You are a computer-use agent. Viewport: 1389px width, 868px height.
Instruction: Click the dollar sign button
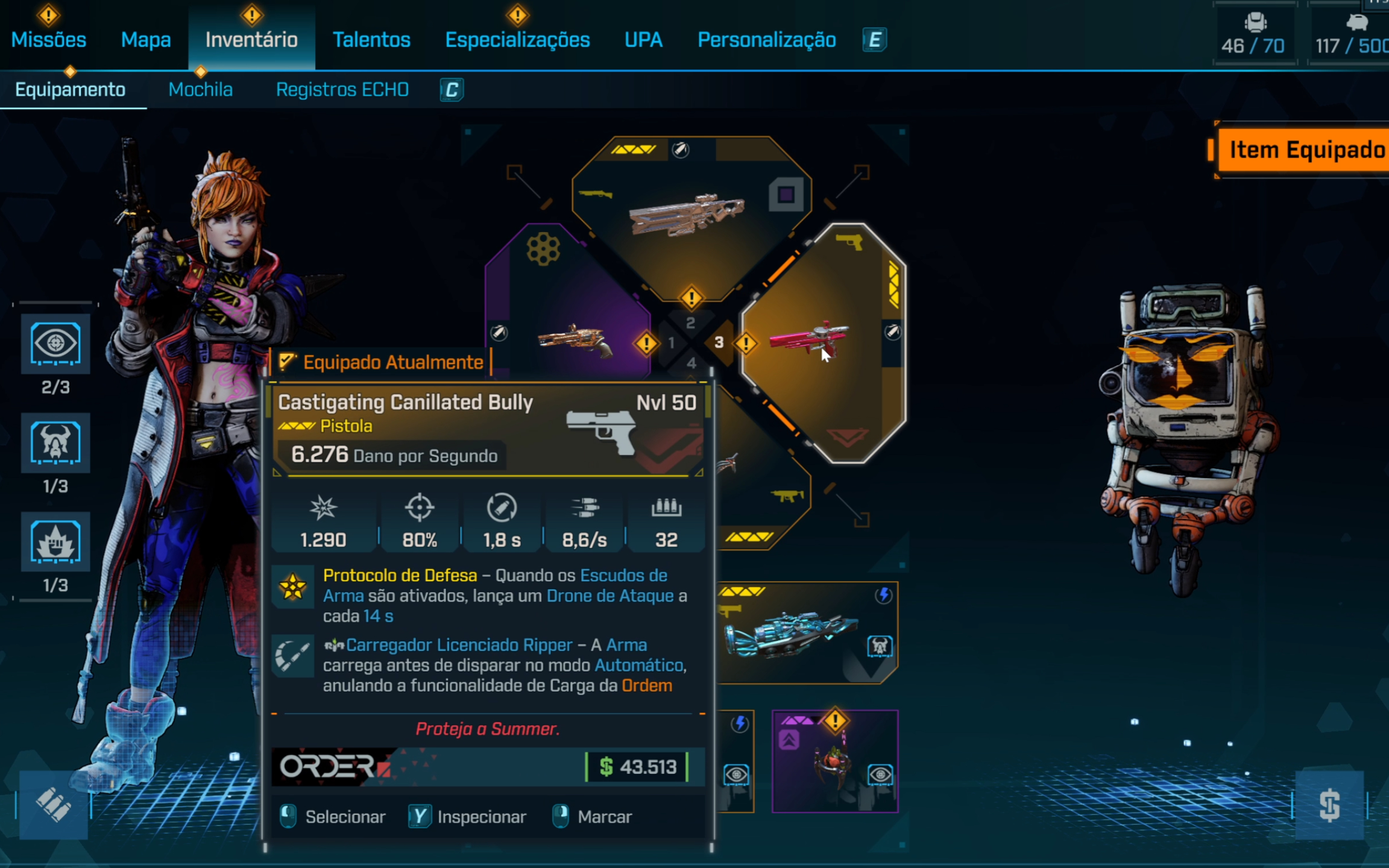1329,805
